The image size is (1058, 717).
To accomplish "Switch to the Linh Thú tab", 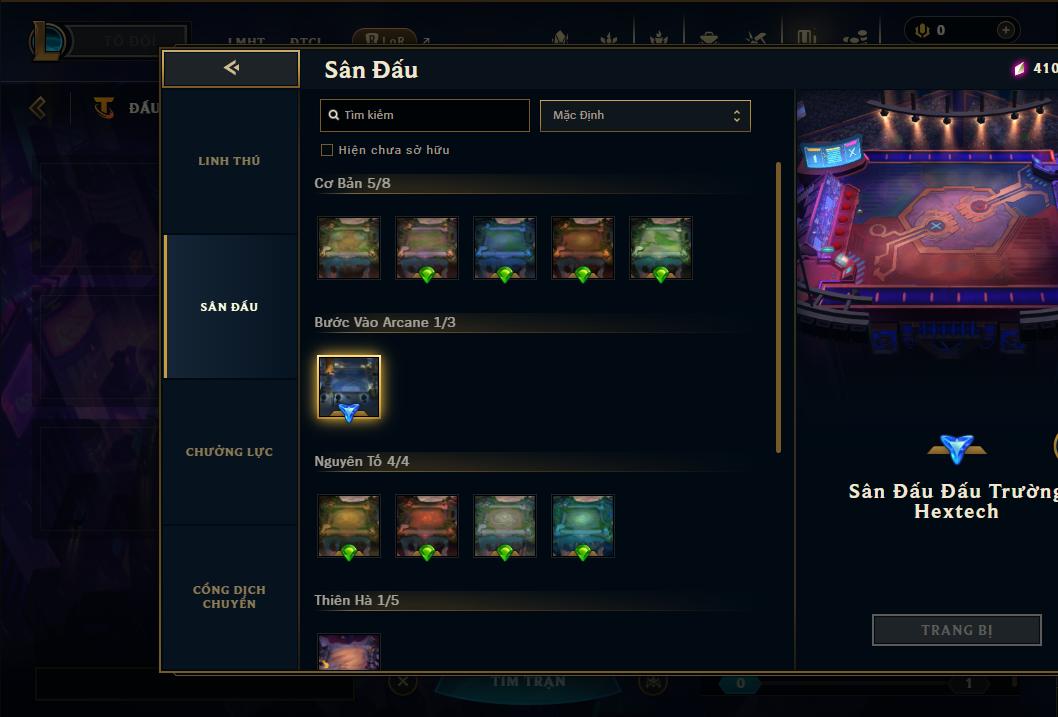I will (x=229, y=161).
